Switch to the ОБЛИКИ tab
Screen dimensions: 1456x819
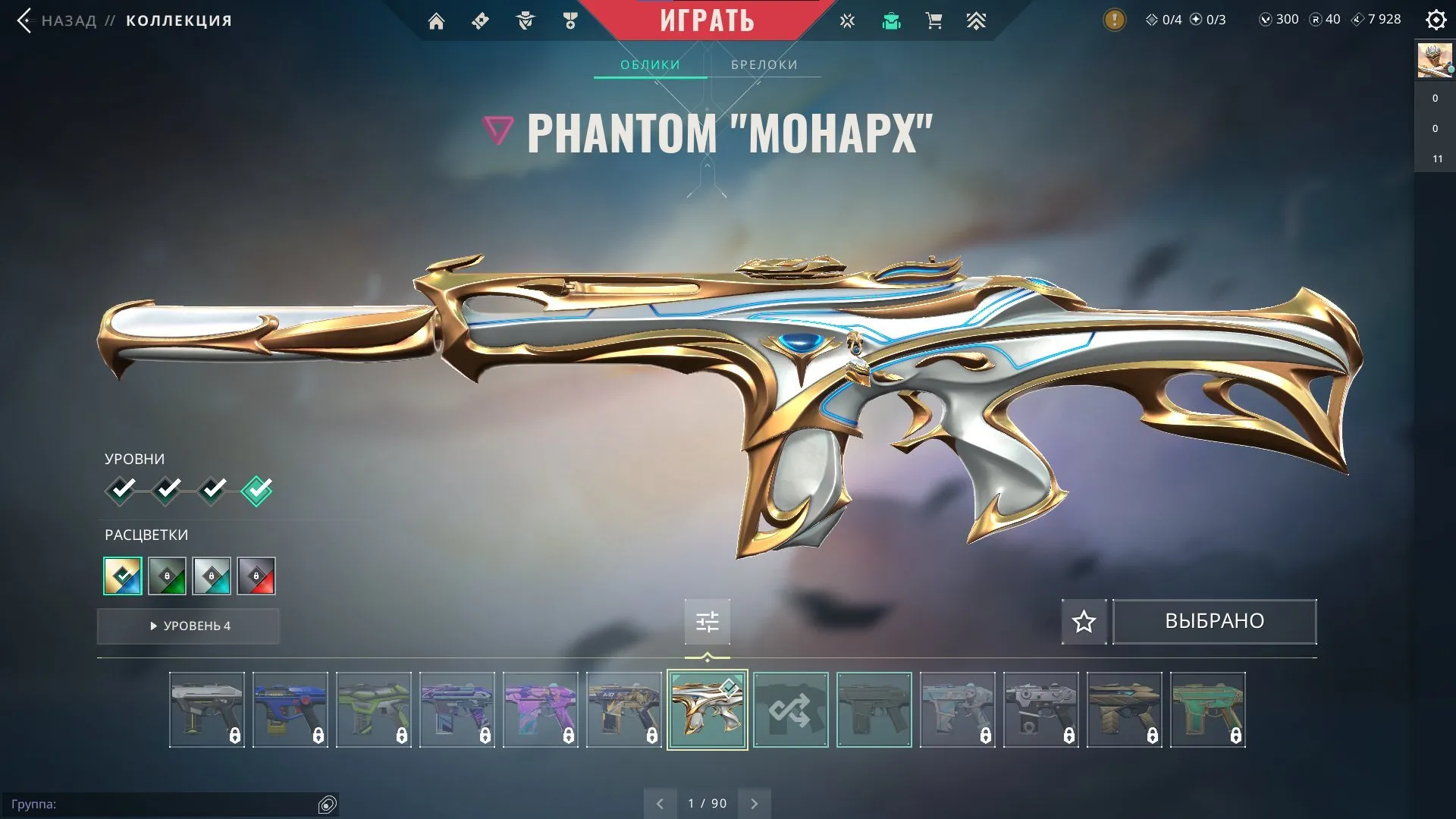pyautogui.click(x=651, y=64)
